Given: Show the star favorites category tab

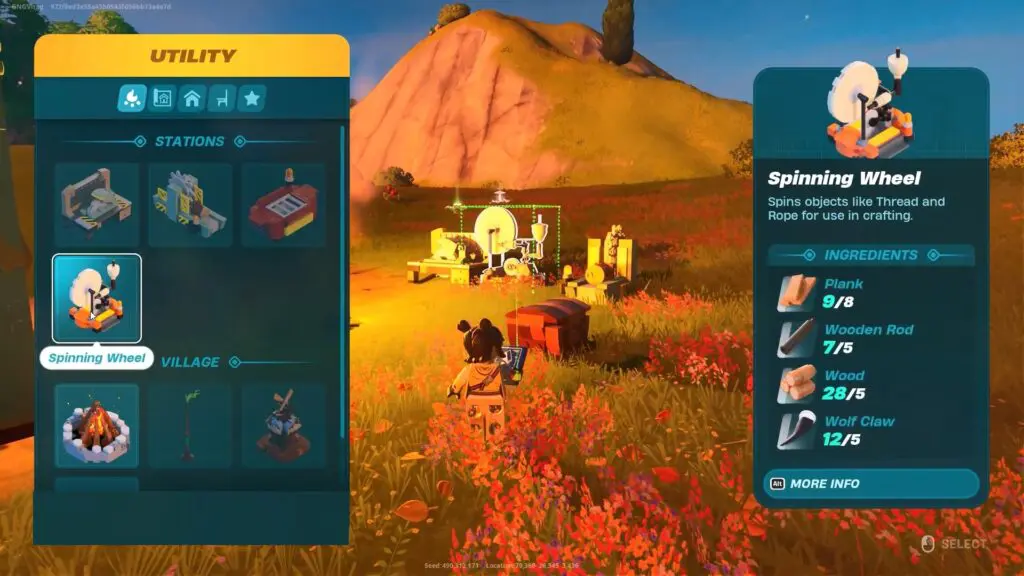Looking at the screenshot, I should pyautogui.click(x=252, y=98).
